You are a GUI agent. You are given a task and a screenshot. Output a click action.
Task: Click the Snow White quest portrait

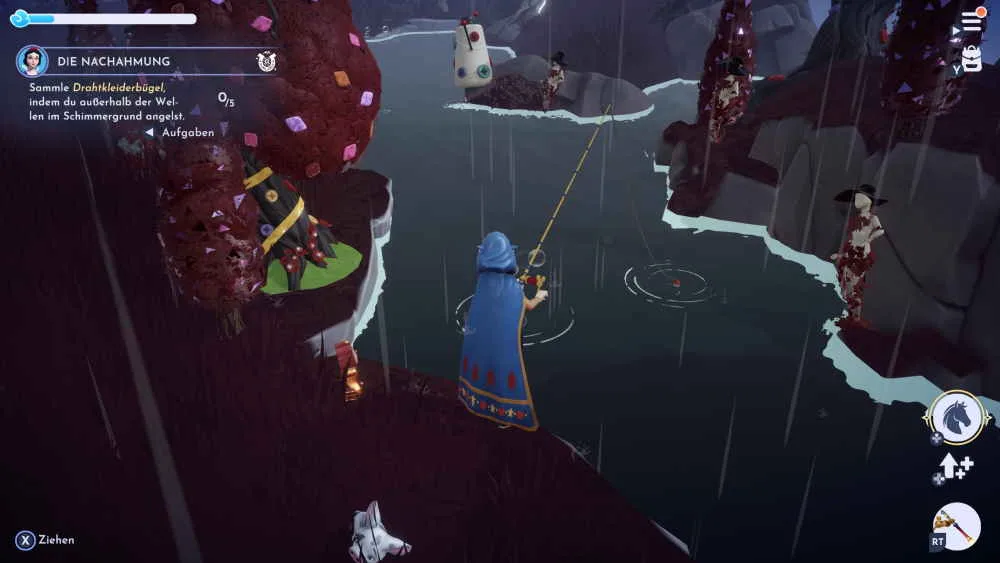[33, 61]
